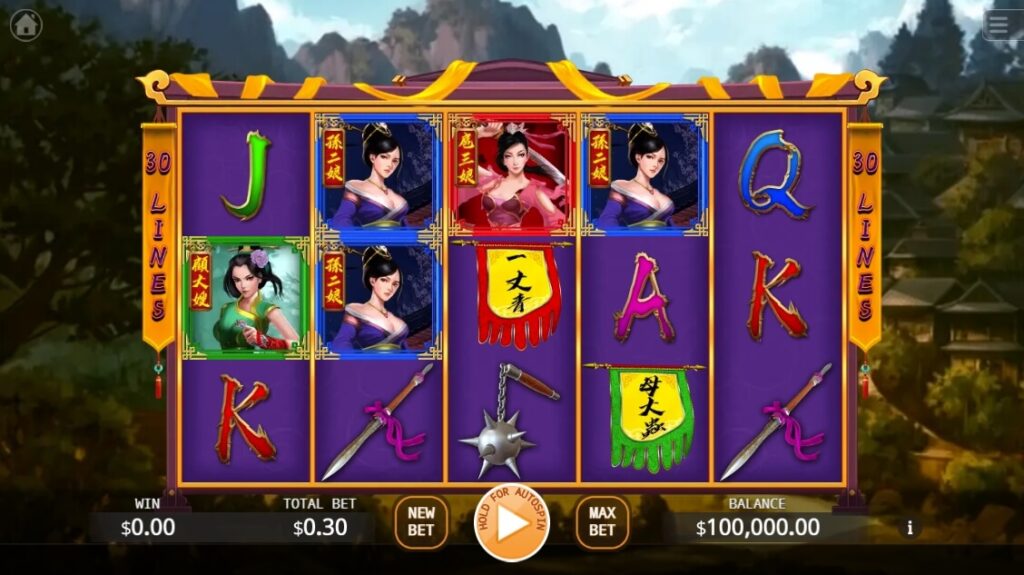1024x575 pixels.
Task: Spin the reels with the play button
Action: click(512, 522)
